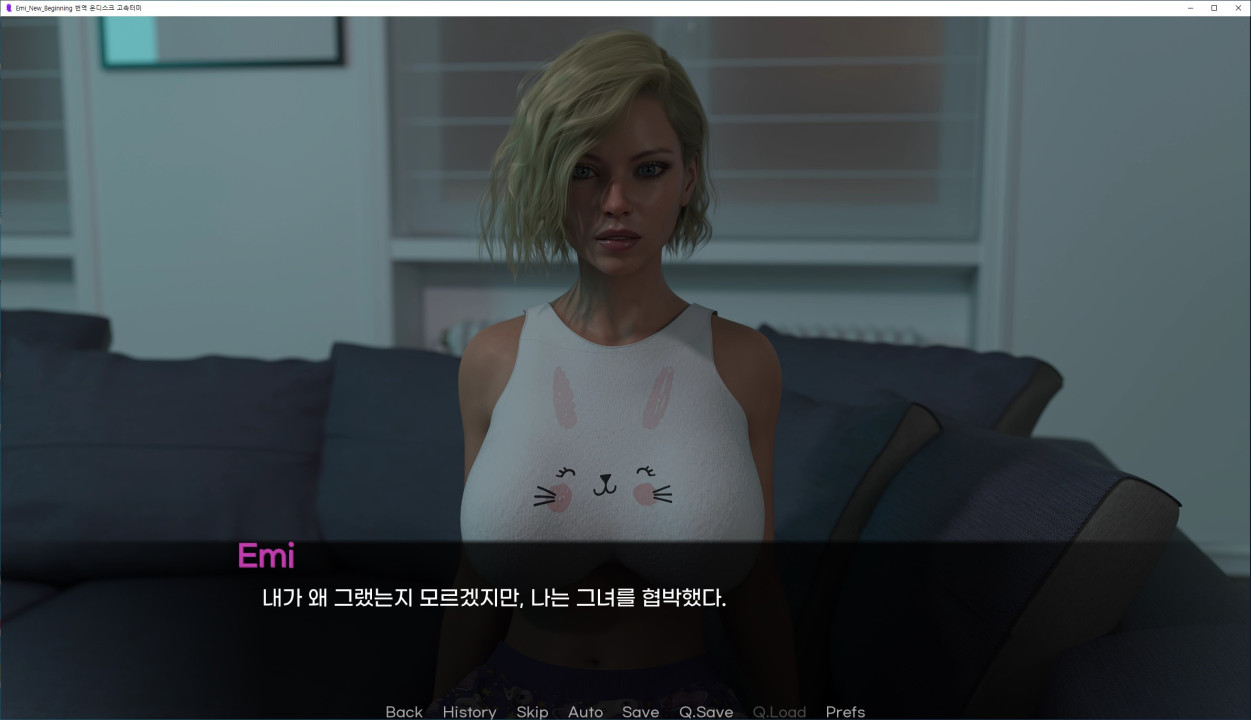Go Back to the previous line
Image resolution: width=1251 pixels, height=720 pixels.
point(404,711)
